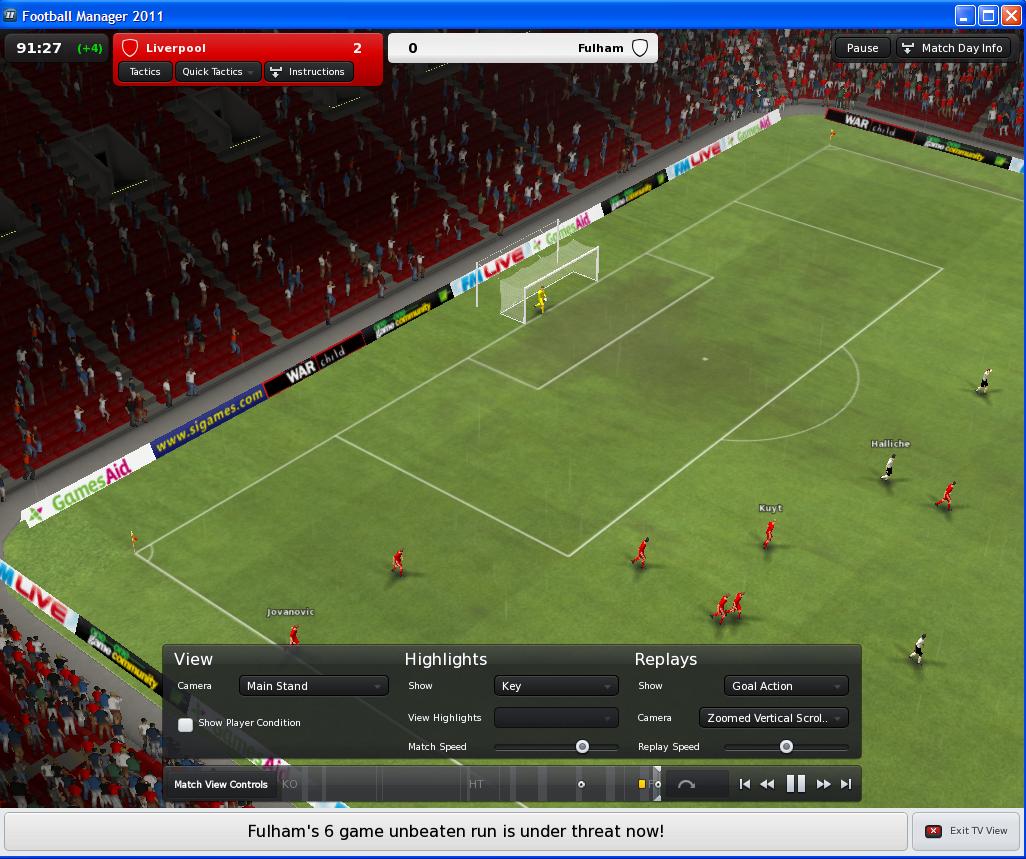Open the Quick Tactics dropdown
The image size is (1026, 859).
click(218, 72)
